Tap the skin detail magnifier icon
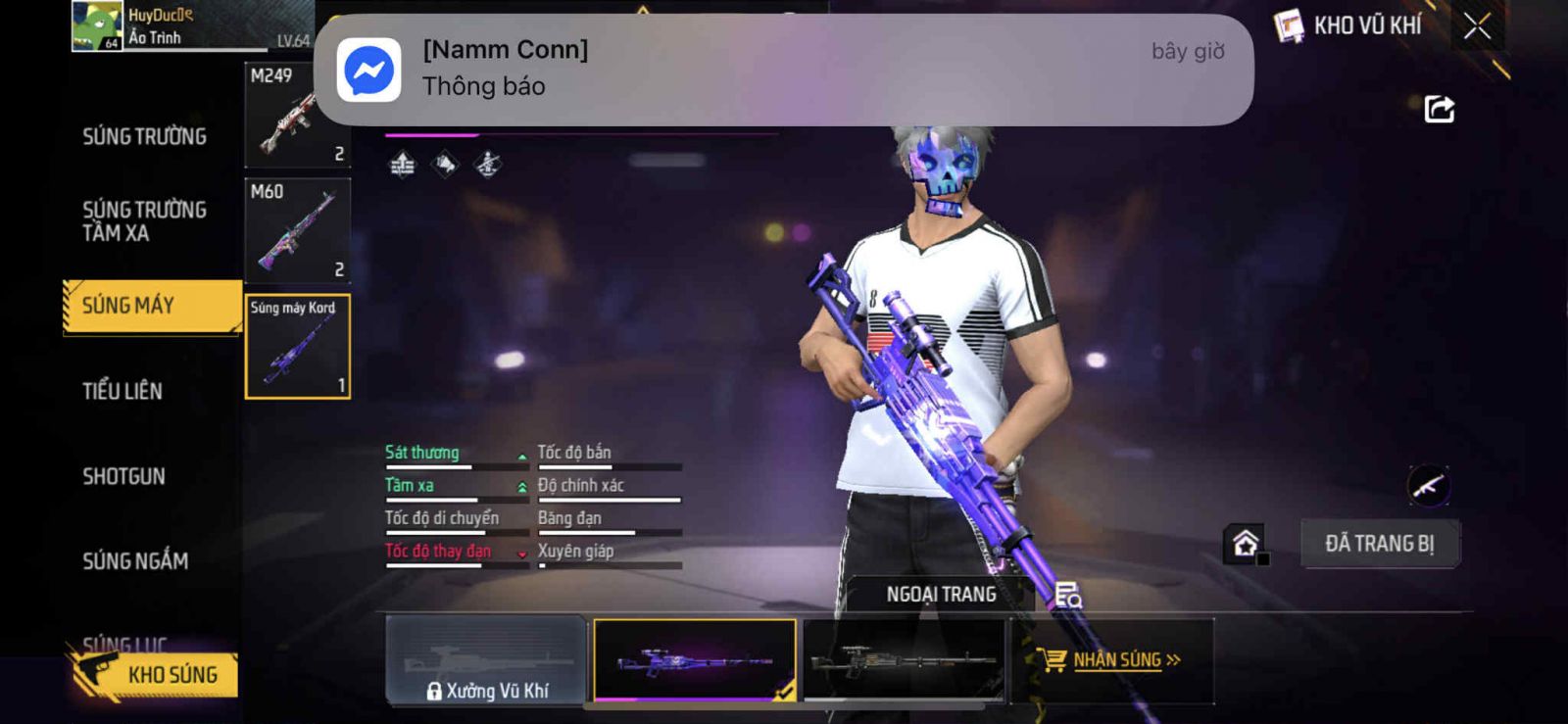 [x=1067, y=595]
